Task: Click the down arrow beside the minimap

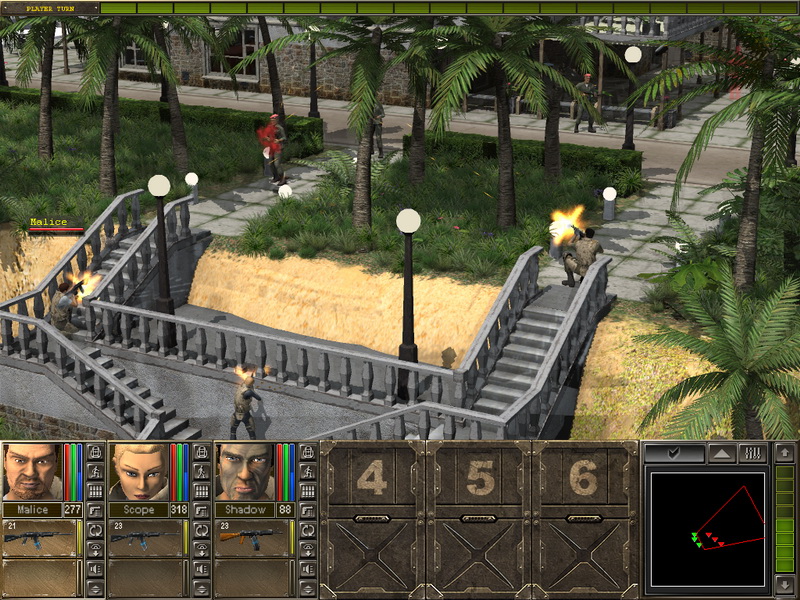Action: (x=785, y=585)
